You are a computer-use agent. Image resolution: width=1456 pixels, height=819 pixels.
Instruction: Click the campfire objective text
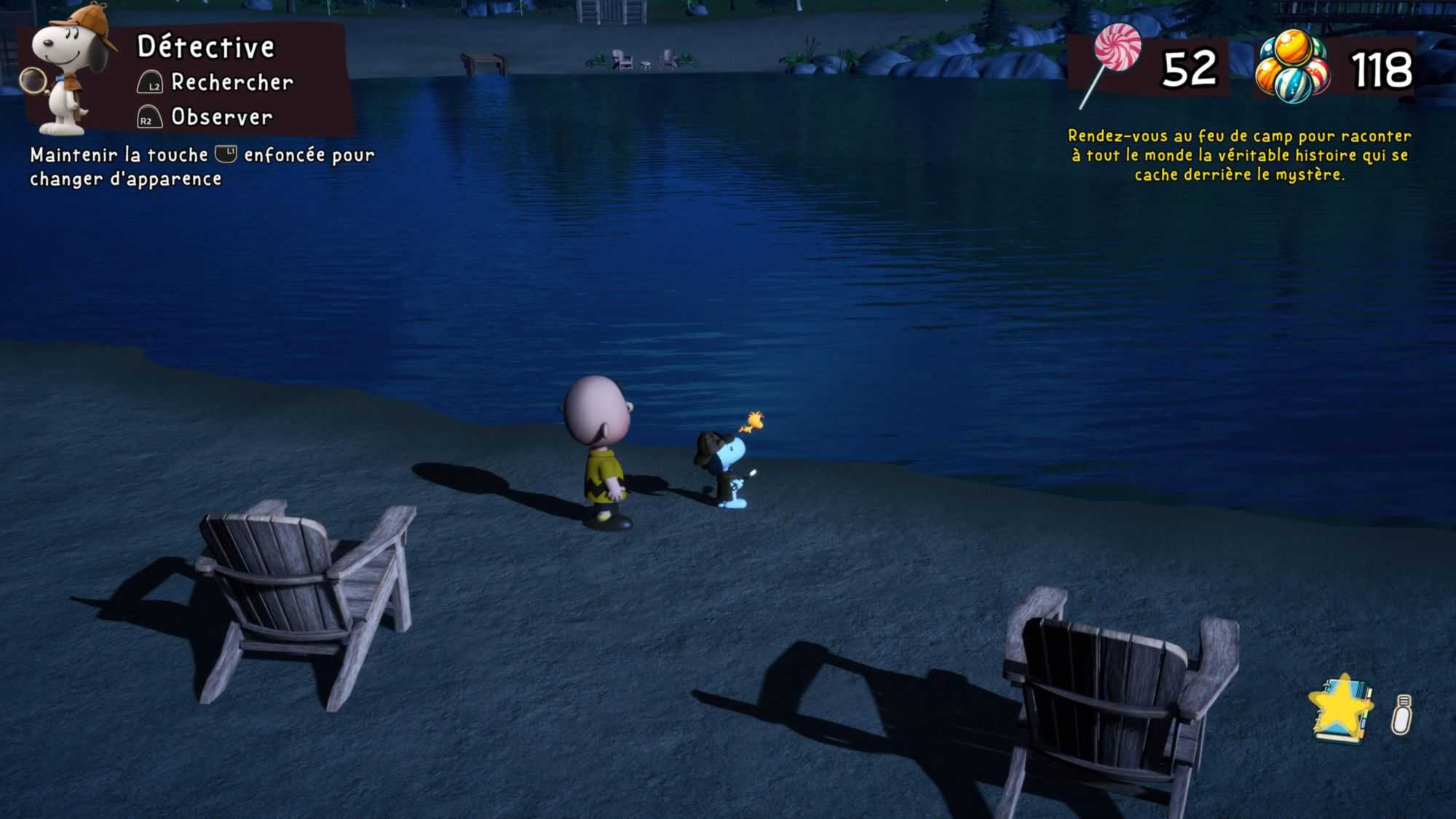coord(1239,155)
